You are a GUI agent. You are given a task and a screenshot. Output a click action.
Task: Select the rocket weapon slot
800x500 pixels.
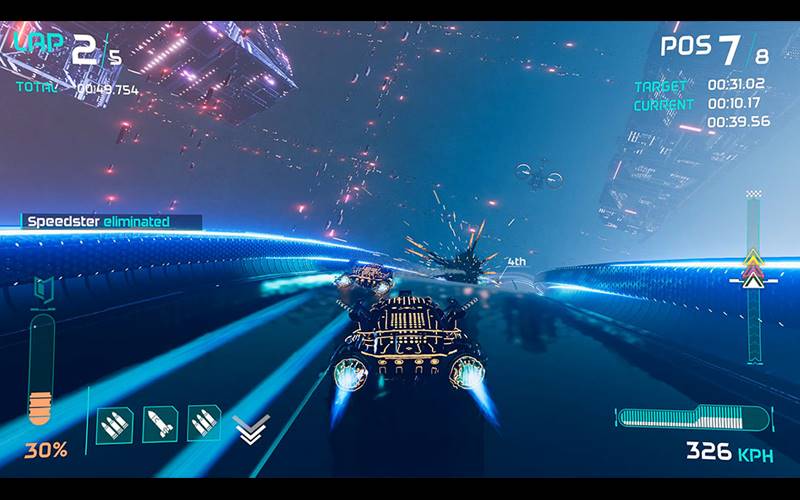tap(160, 425)
